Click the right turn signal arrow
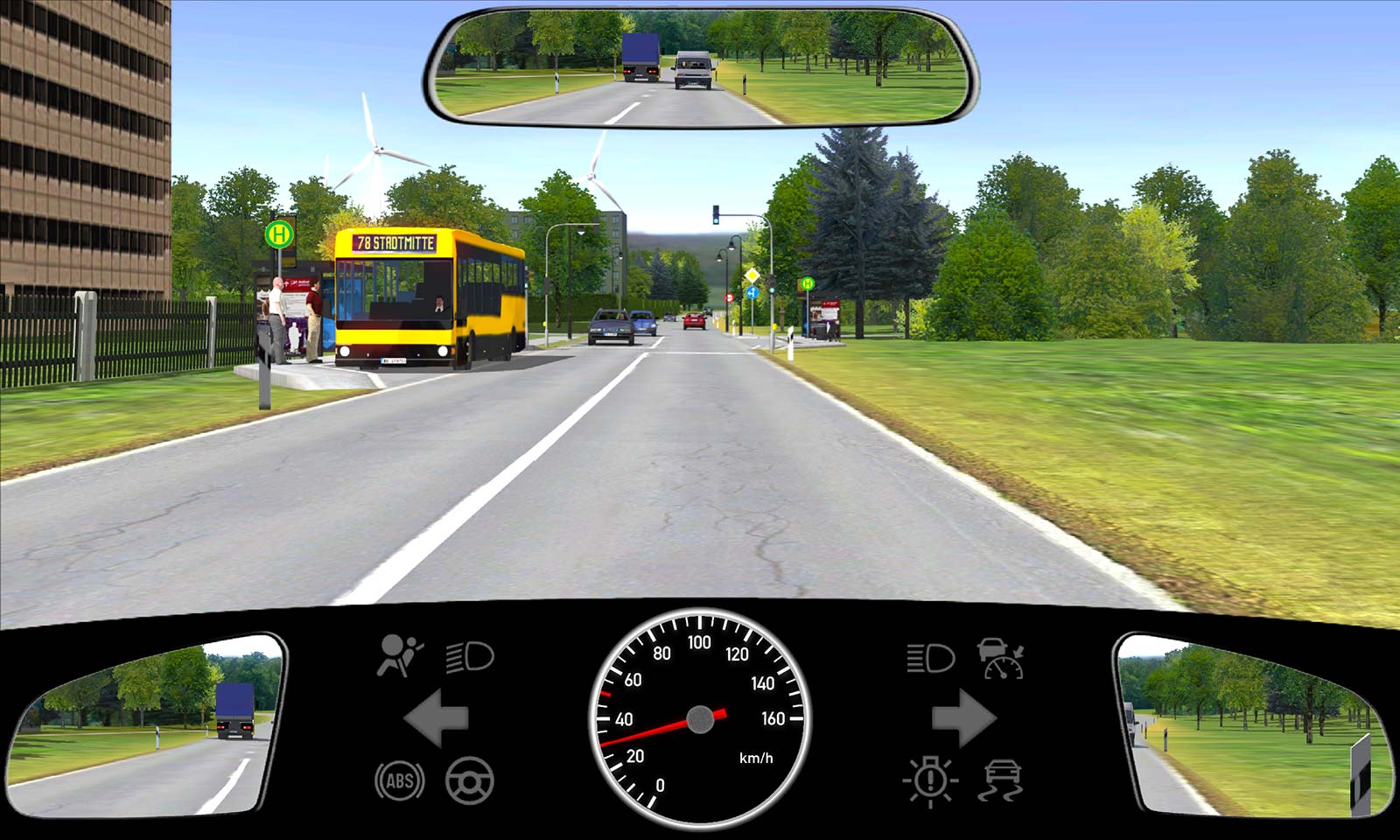 [x=963, y=718]
